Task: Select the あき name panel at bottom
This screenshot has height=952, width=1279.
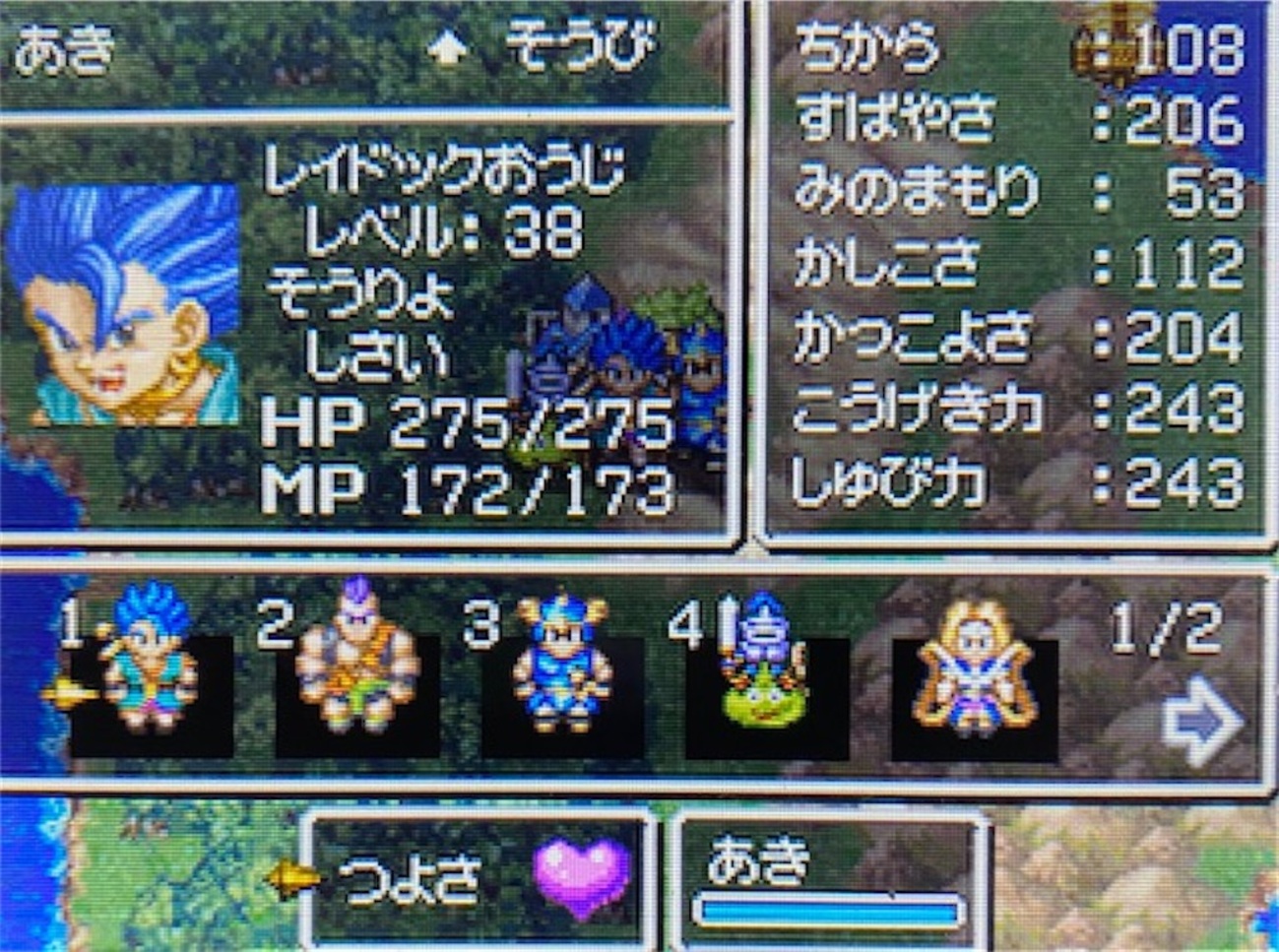Action: click(x=829, y=878)
